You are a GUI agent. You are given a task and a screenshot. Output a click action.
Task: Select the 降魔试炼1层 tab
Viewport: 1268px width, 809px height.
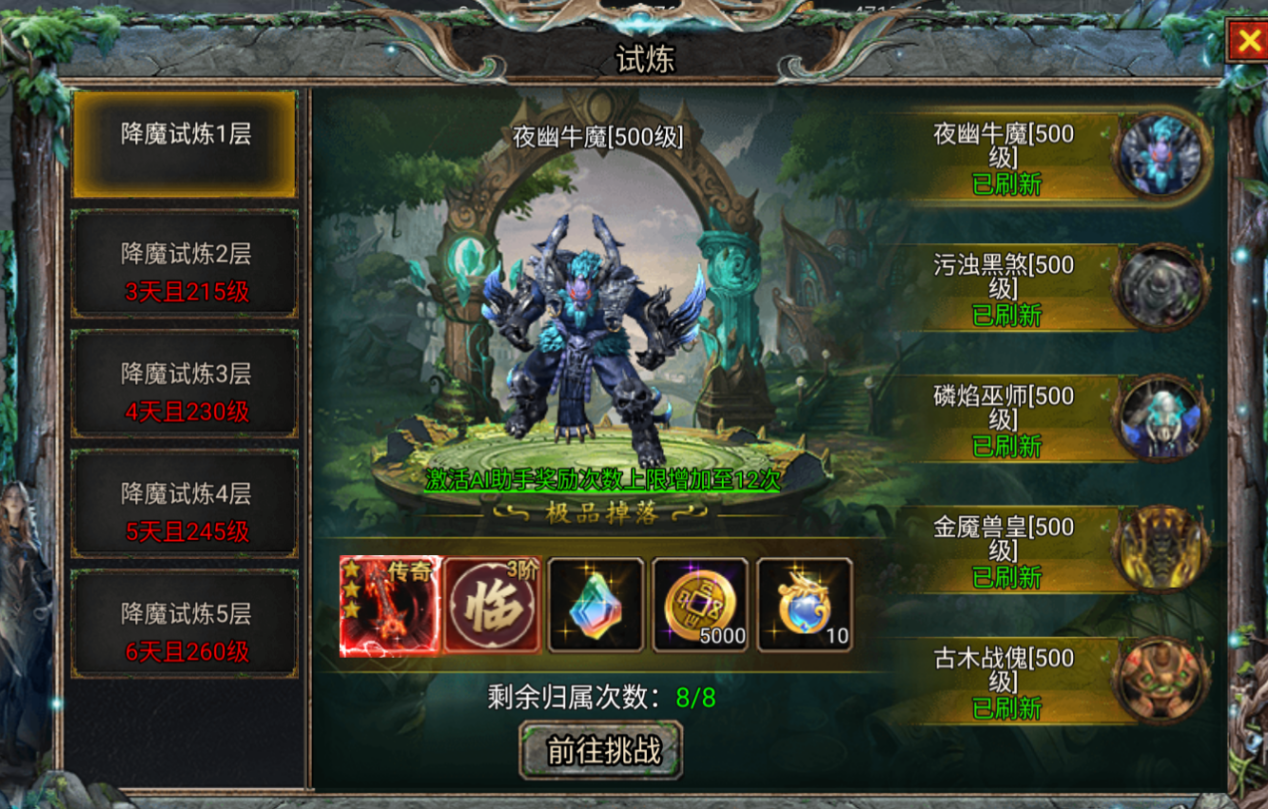click(x=185, y=144)
